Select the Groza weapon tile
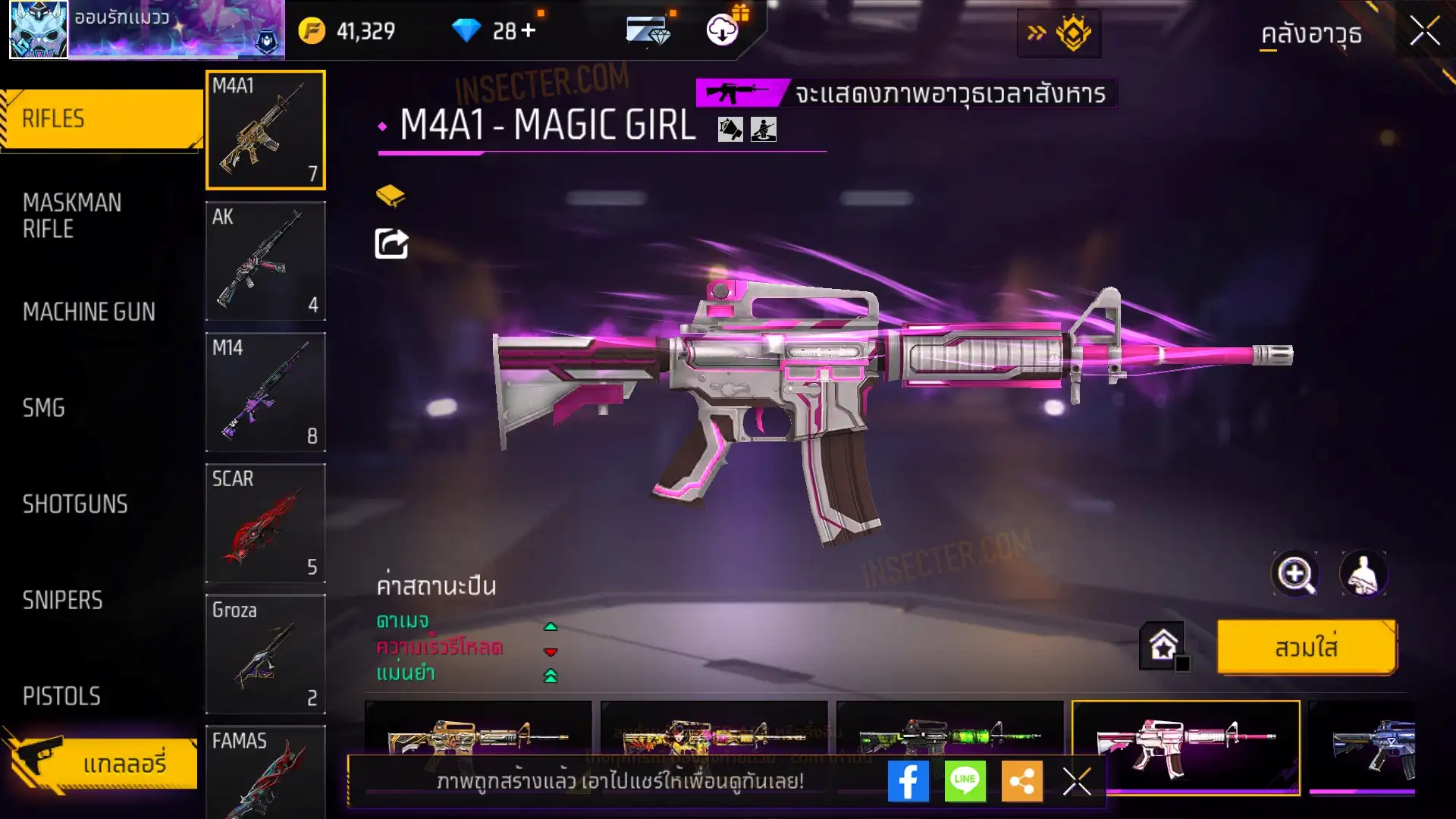The image size is (1456, 819). click(x=265, y=654)
